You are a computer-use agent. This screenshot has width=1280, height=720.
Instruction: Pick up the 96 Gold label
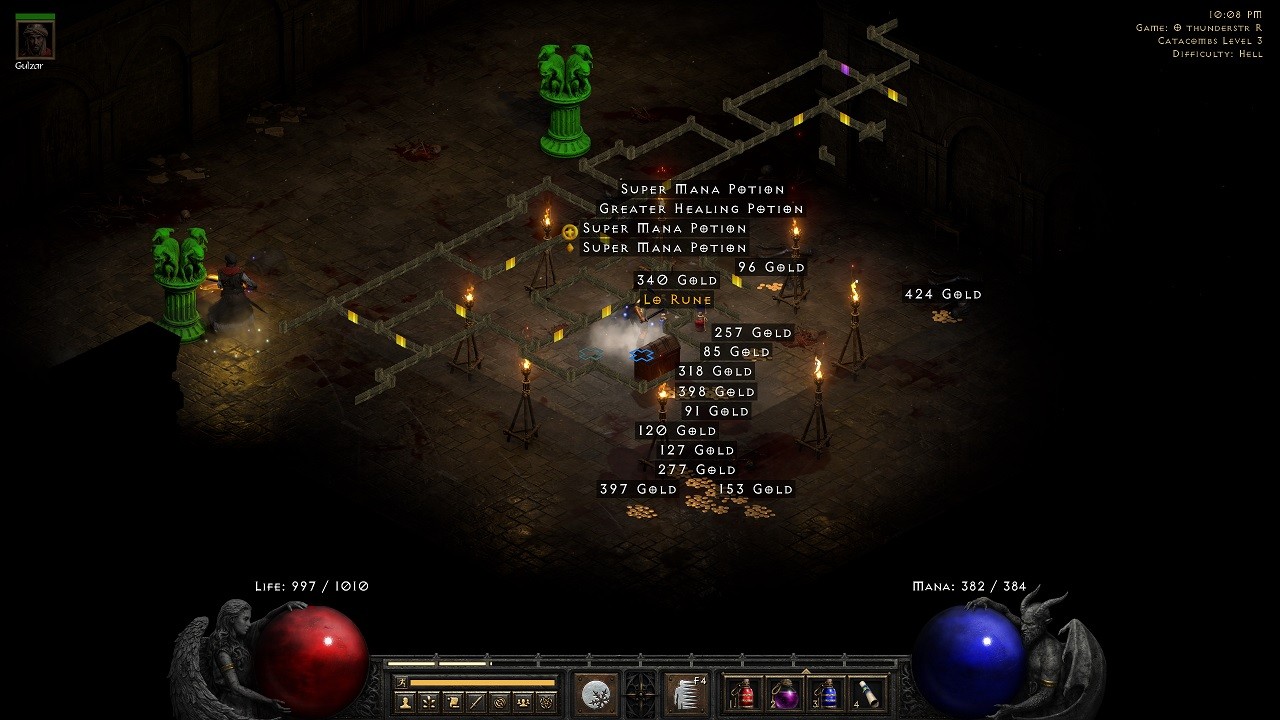tap(771, 268)
